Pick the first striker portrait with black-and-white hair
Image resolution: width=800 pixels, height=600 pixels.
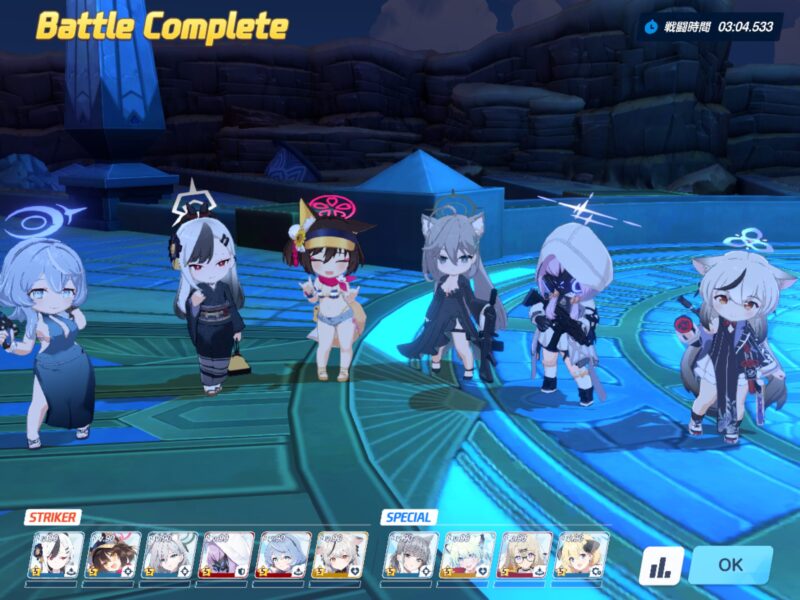pos(56,555)
